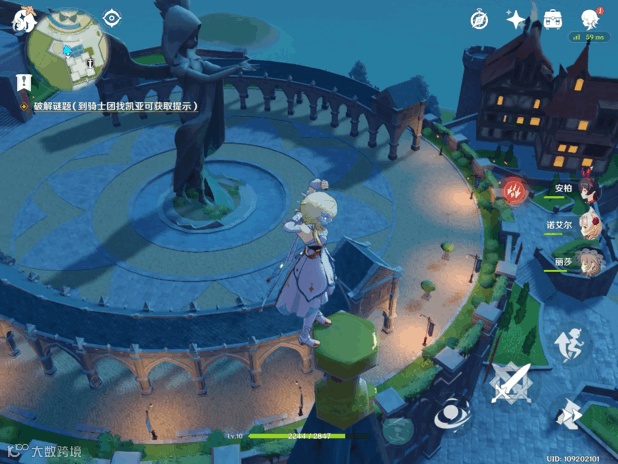Tap the sword normal attack button
Viewport: 618px width, 464px height.
[x=511, y=381]
